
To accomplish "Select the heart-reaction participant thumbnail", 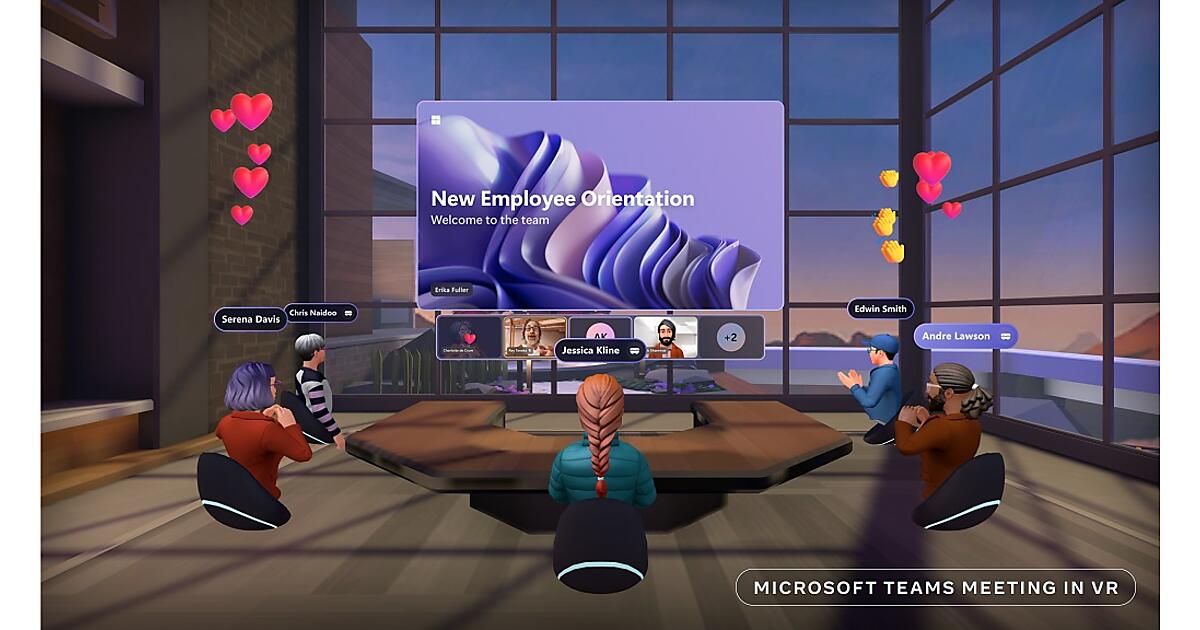I will pos(468,337).
